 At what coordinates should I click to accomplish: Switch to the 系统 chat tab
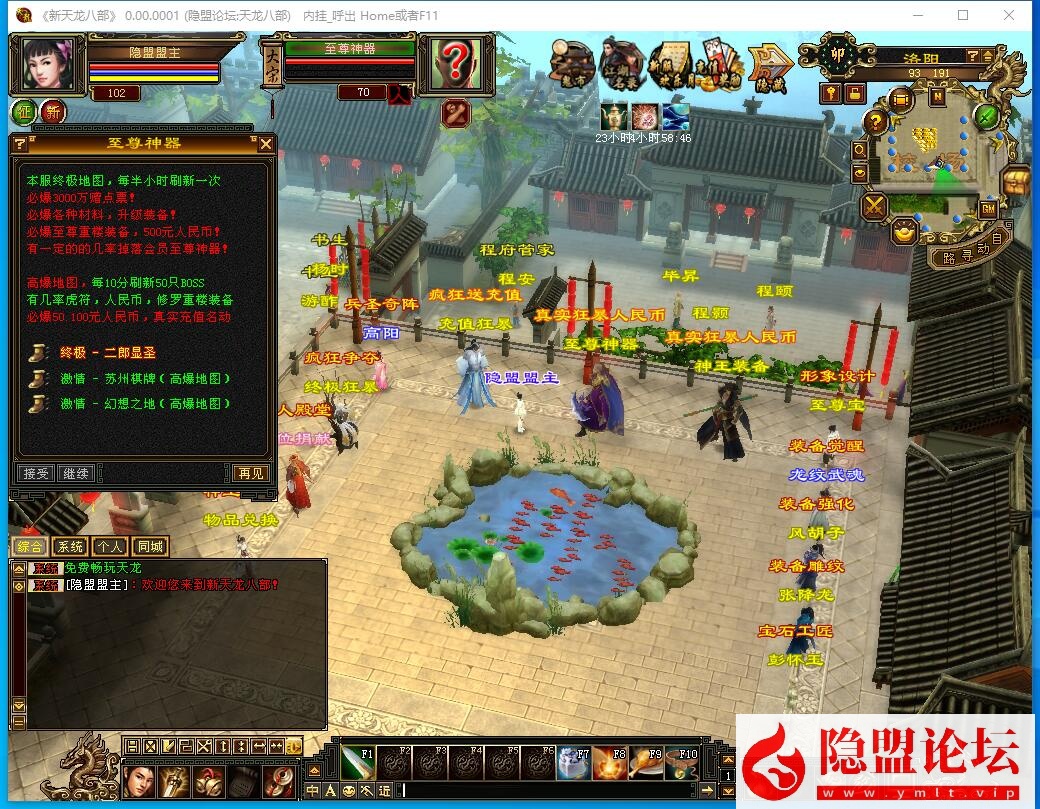[69, 547]
